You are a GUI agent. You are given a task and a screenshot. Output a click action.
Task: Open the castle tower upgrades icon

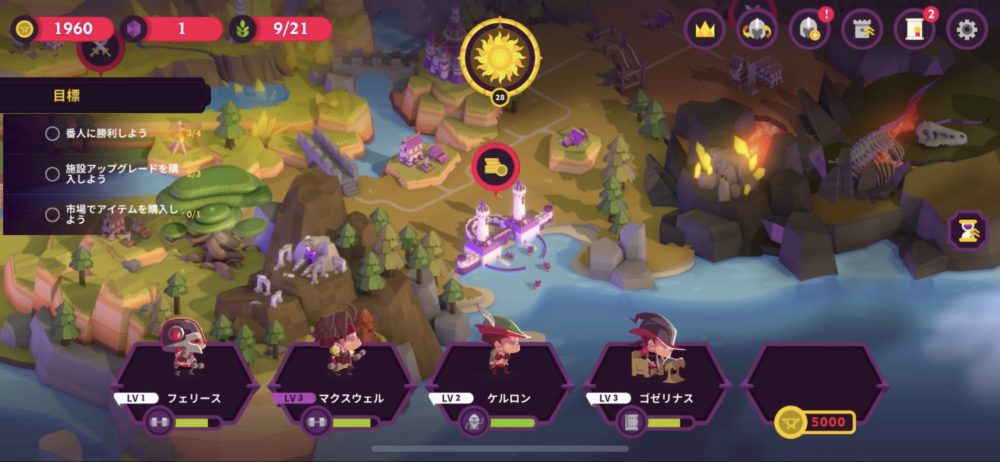[862, 29]
